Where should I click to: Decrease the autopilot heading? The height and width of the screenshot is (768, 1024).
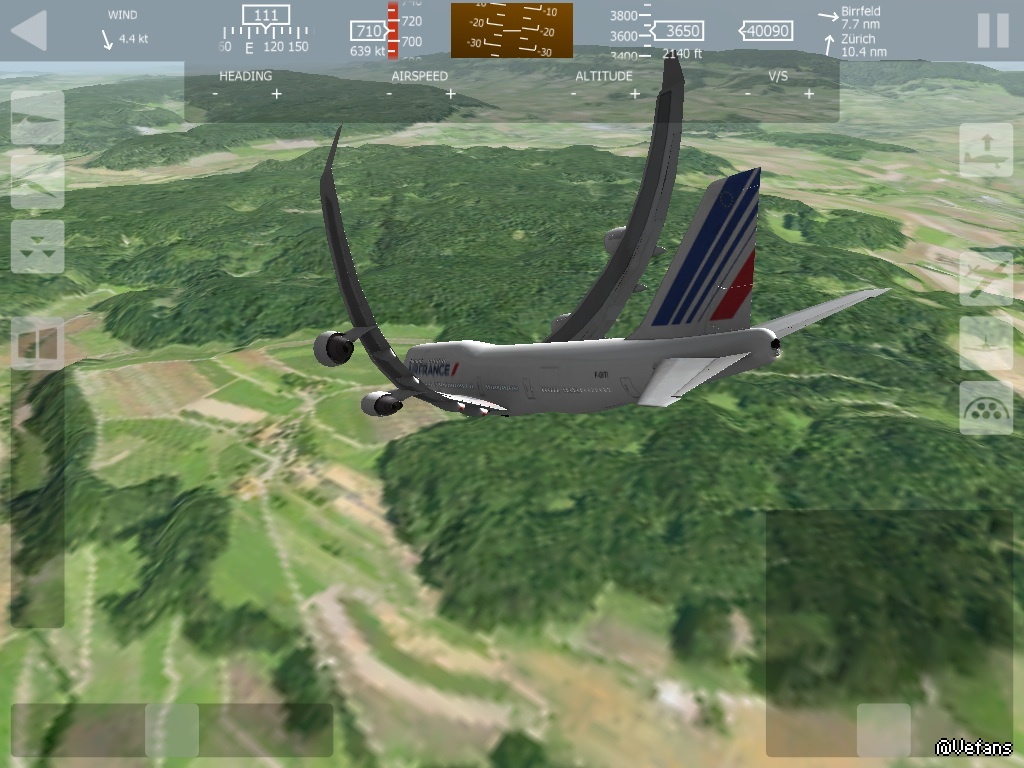[x=215, y=94]
